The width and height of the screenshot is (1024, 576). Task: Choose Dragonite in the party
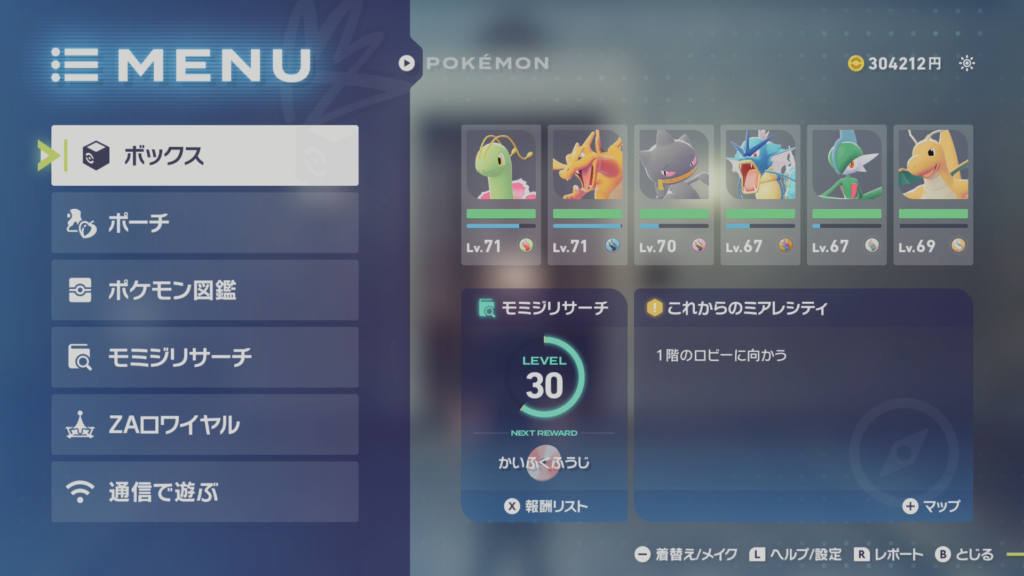932,194
